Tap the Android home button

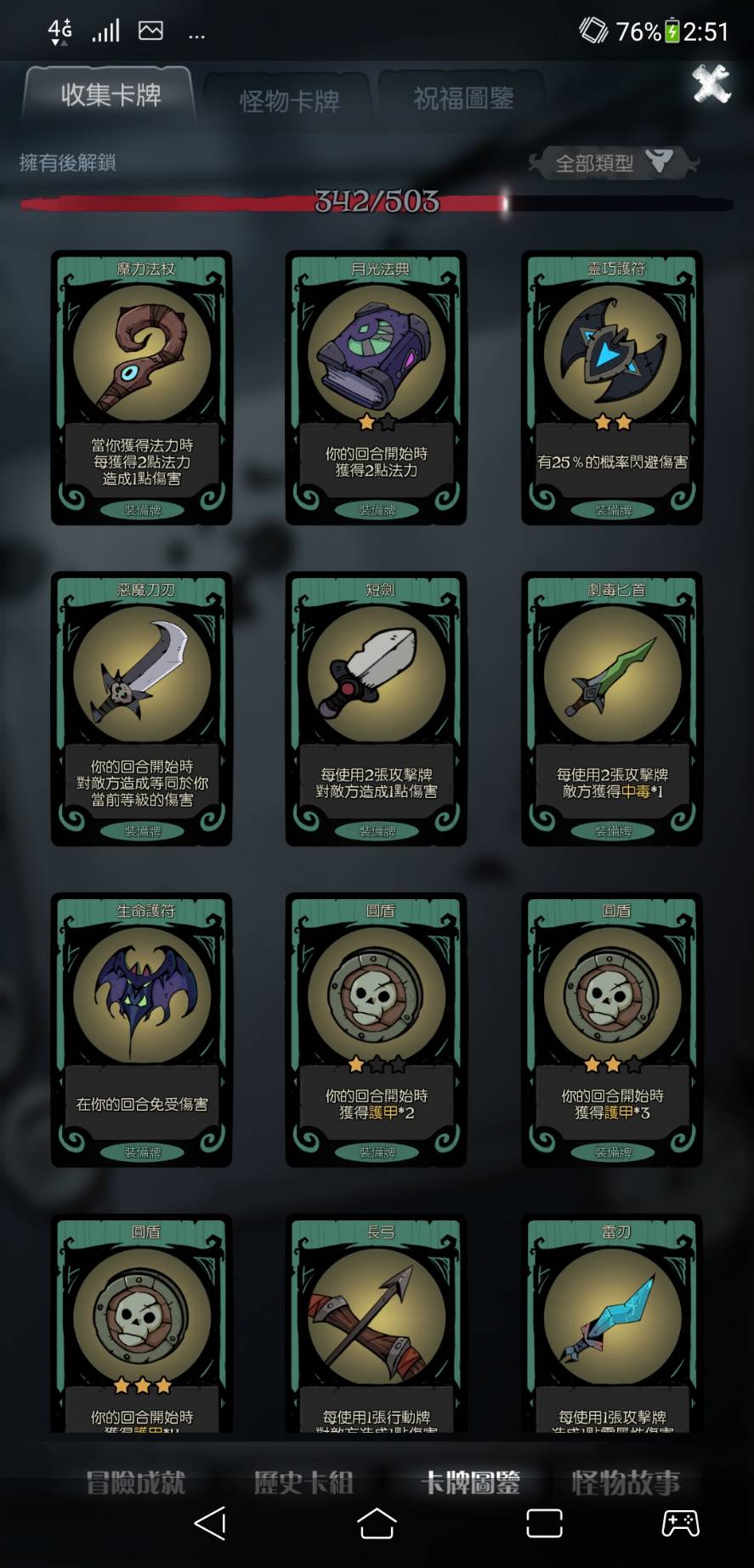[x=377, y=1524]
